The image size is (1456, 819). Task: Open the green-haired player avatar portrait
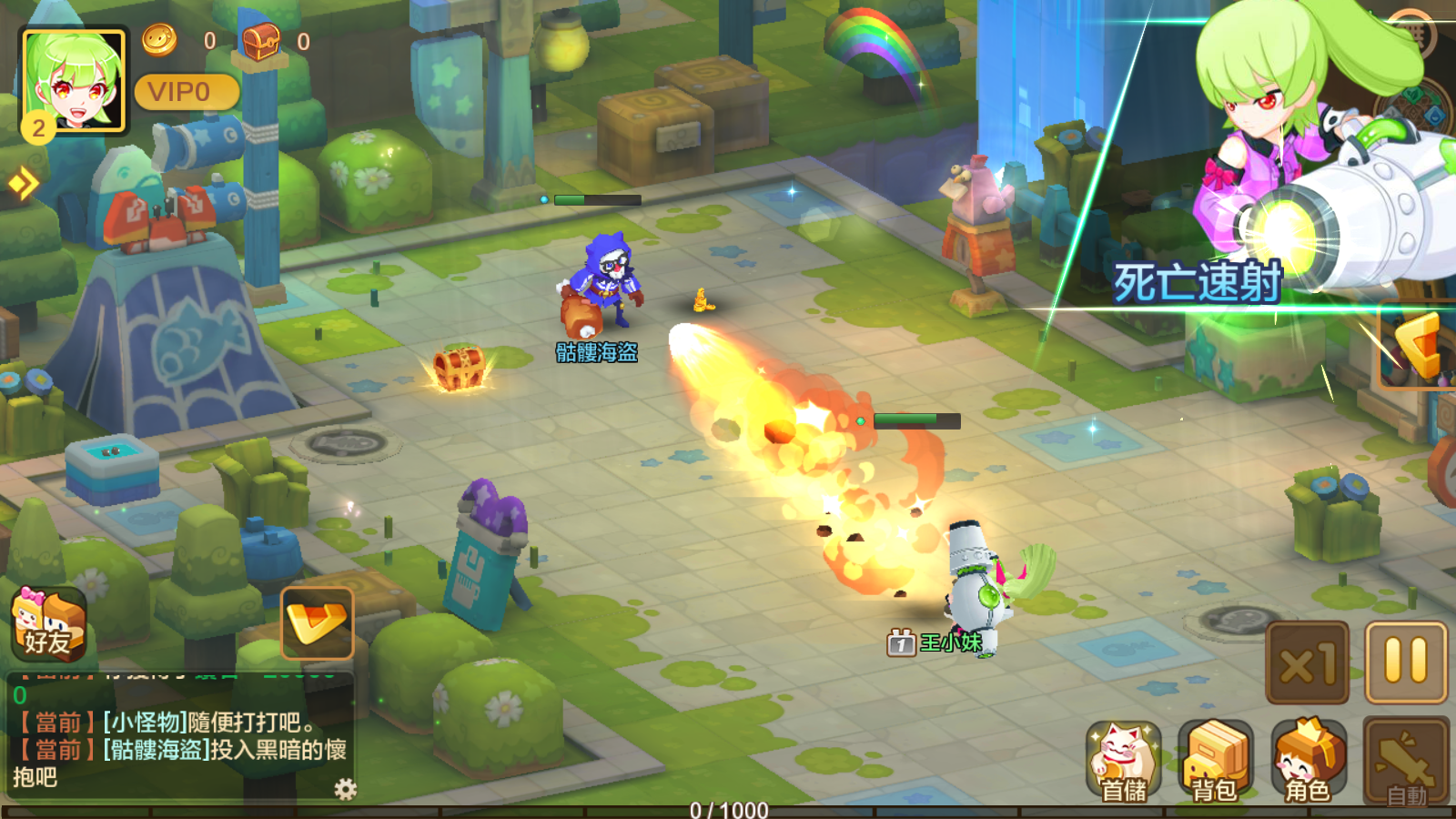coord(73,81)
